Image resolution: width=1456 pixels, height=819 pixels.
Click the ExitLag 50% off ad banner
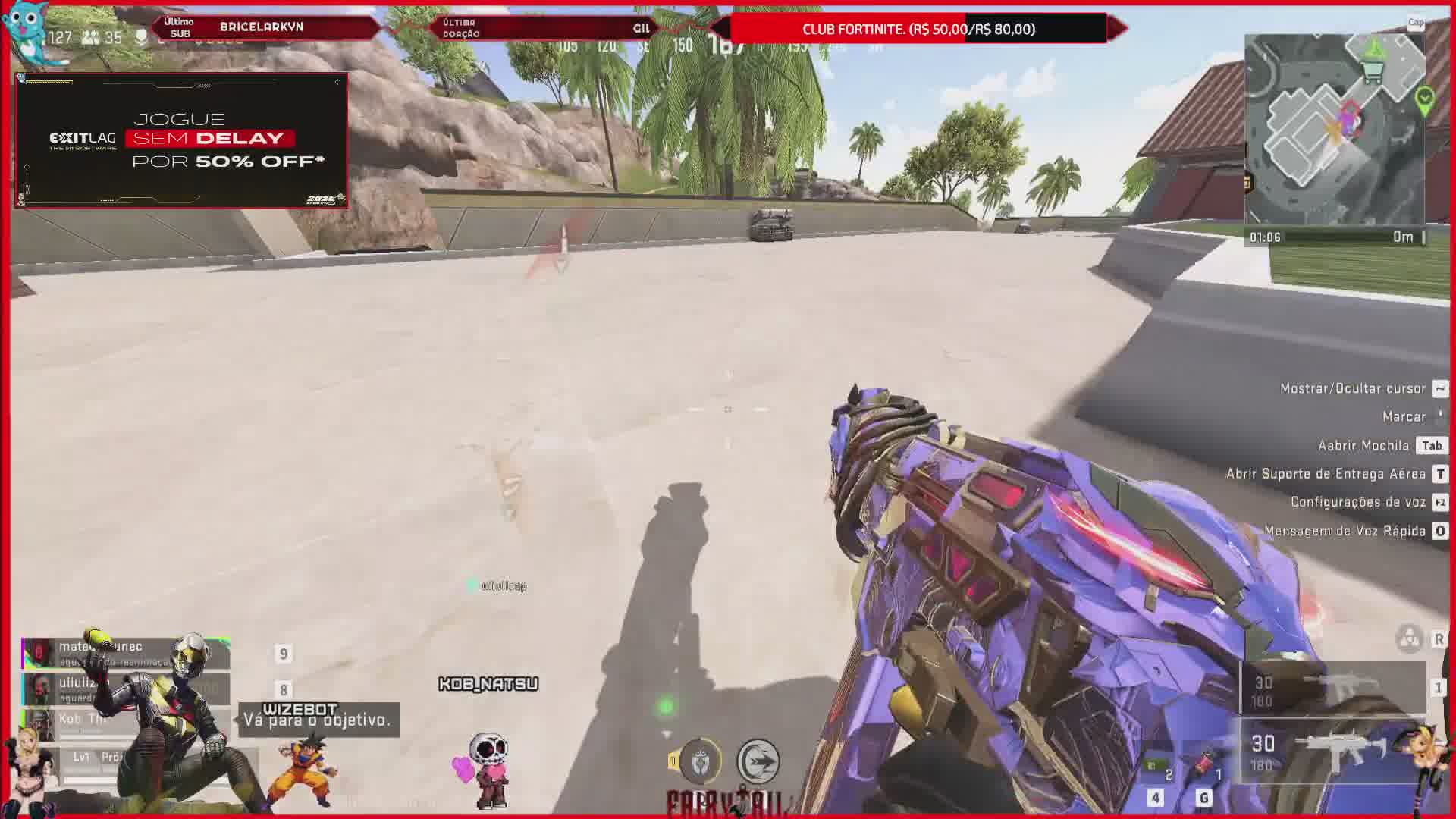[x=181, y=140]
